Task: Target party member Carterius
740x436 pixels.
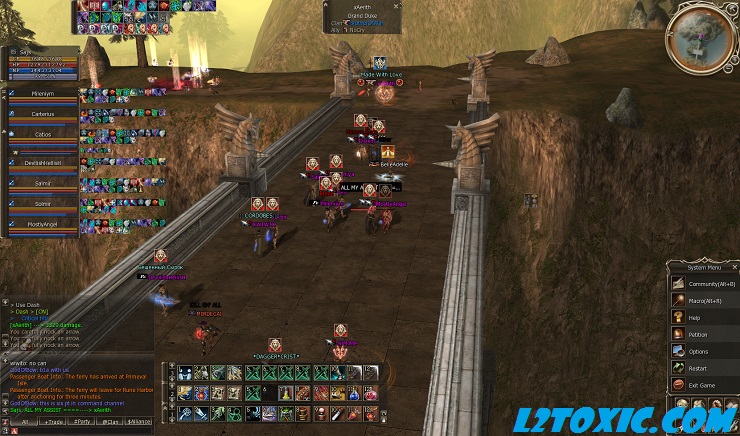Action: pyautogui.click(x=42, y=115)
